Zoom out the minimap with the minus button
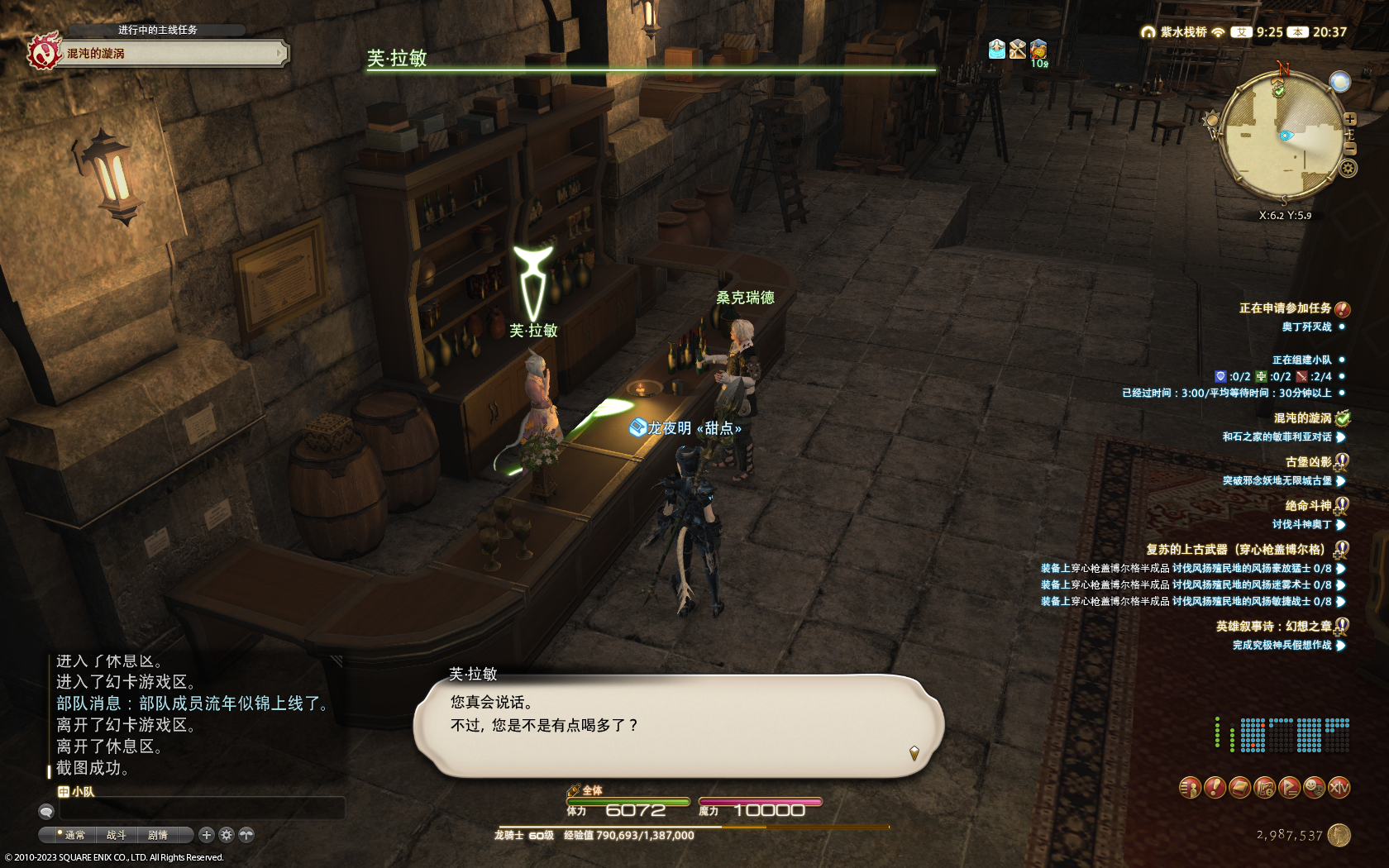 1350,149
